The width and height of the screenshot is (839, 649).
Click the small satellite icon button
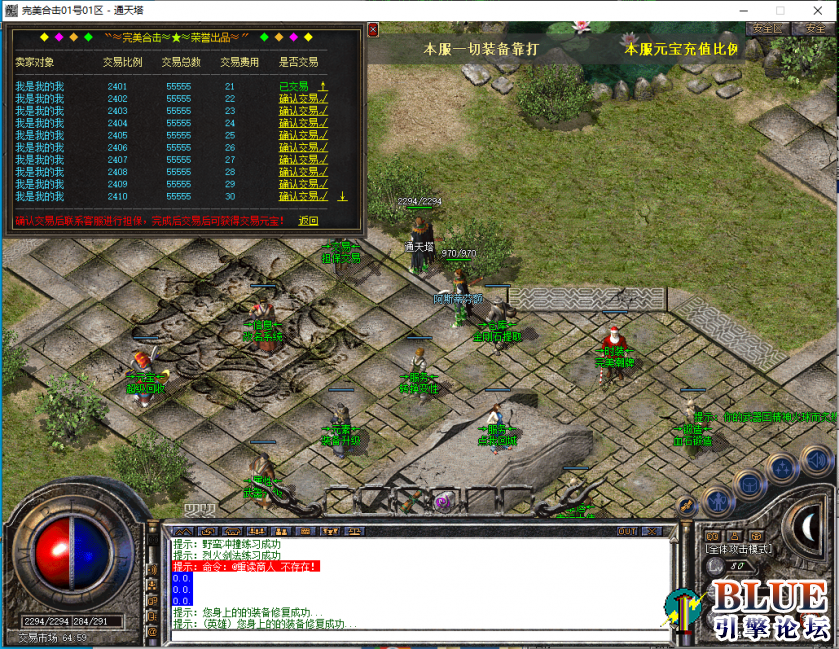tap(686, 505)
